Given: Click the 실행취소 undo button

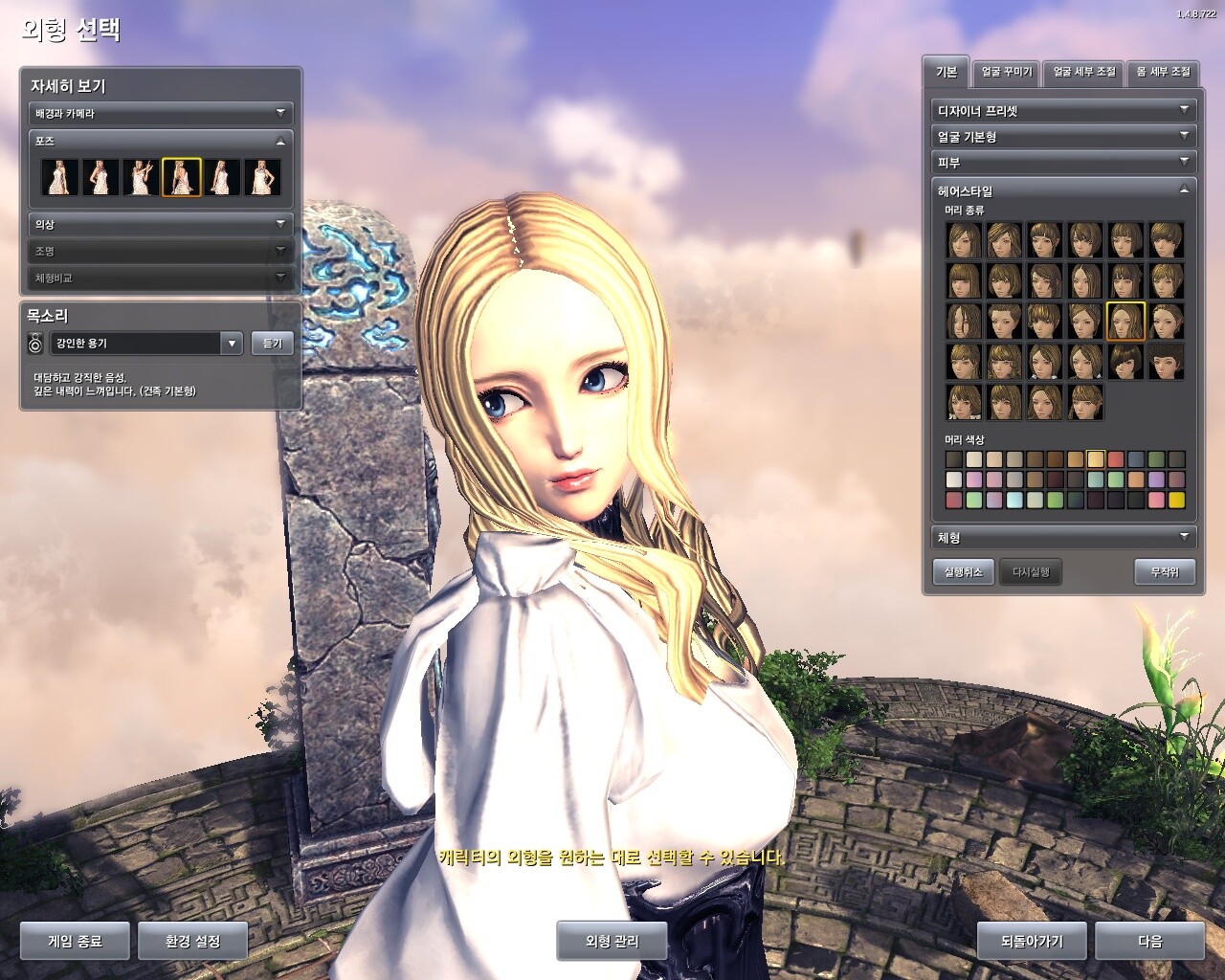Looking at the screenshot, I should [x=963, y=572].
